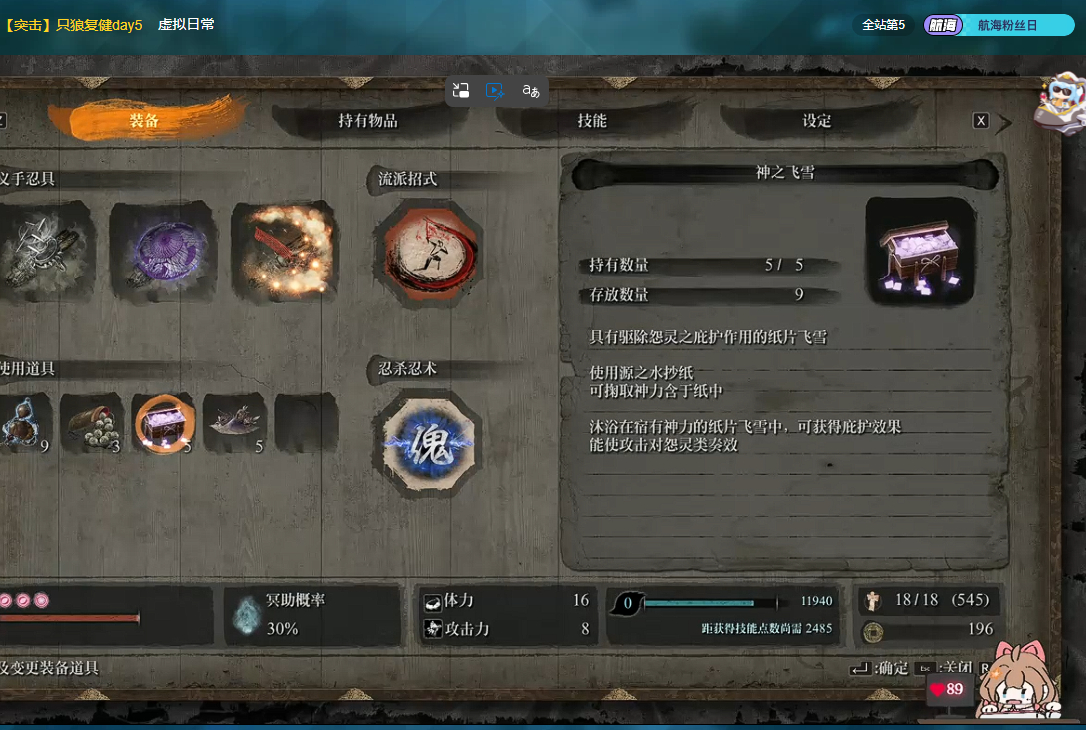Click the translate overlay button
The height and width of the screenshot is (730, 1086).
tap(531, 91)
